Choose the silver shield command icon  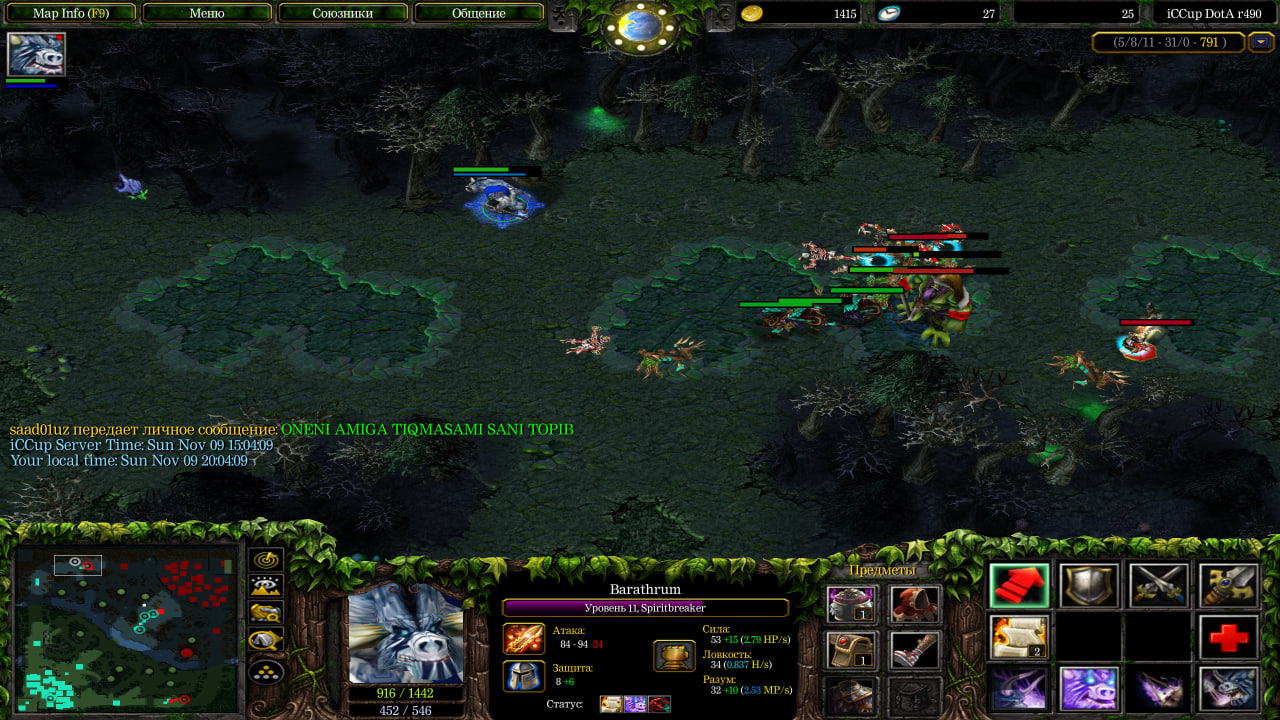(x=1089, y=586)
